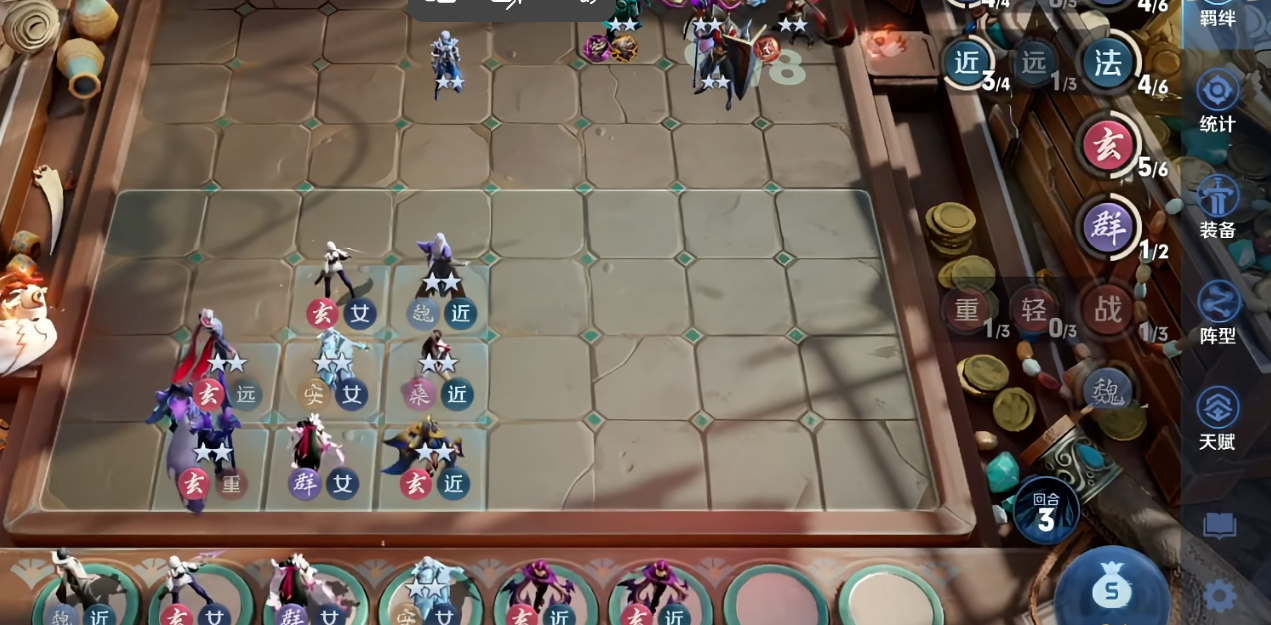Screen dimensions: 1271x625
Task: Open the 装备 equipment panel
Action: (1217, 206)
